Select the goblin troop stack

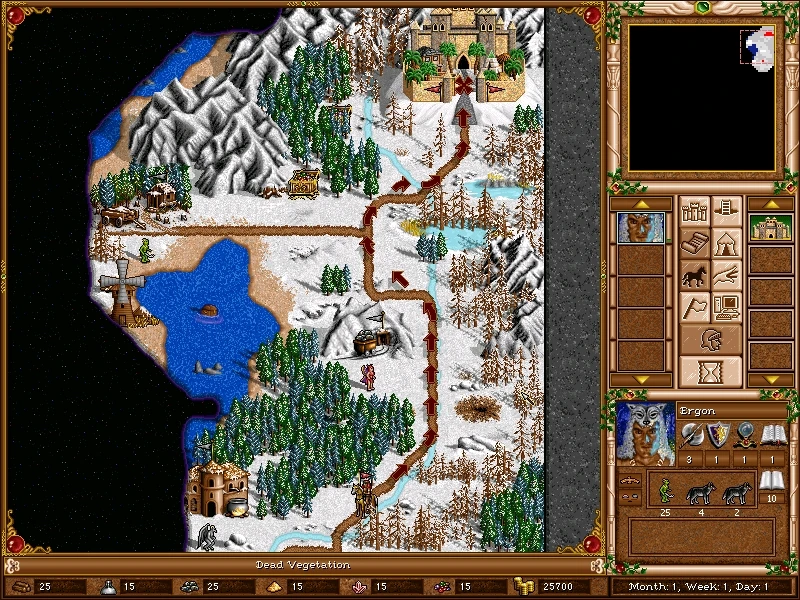coord(663,492)
